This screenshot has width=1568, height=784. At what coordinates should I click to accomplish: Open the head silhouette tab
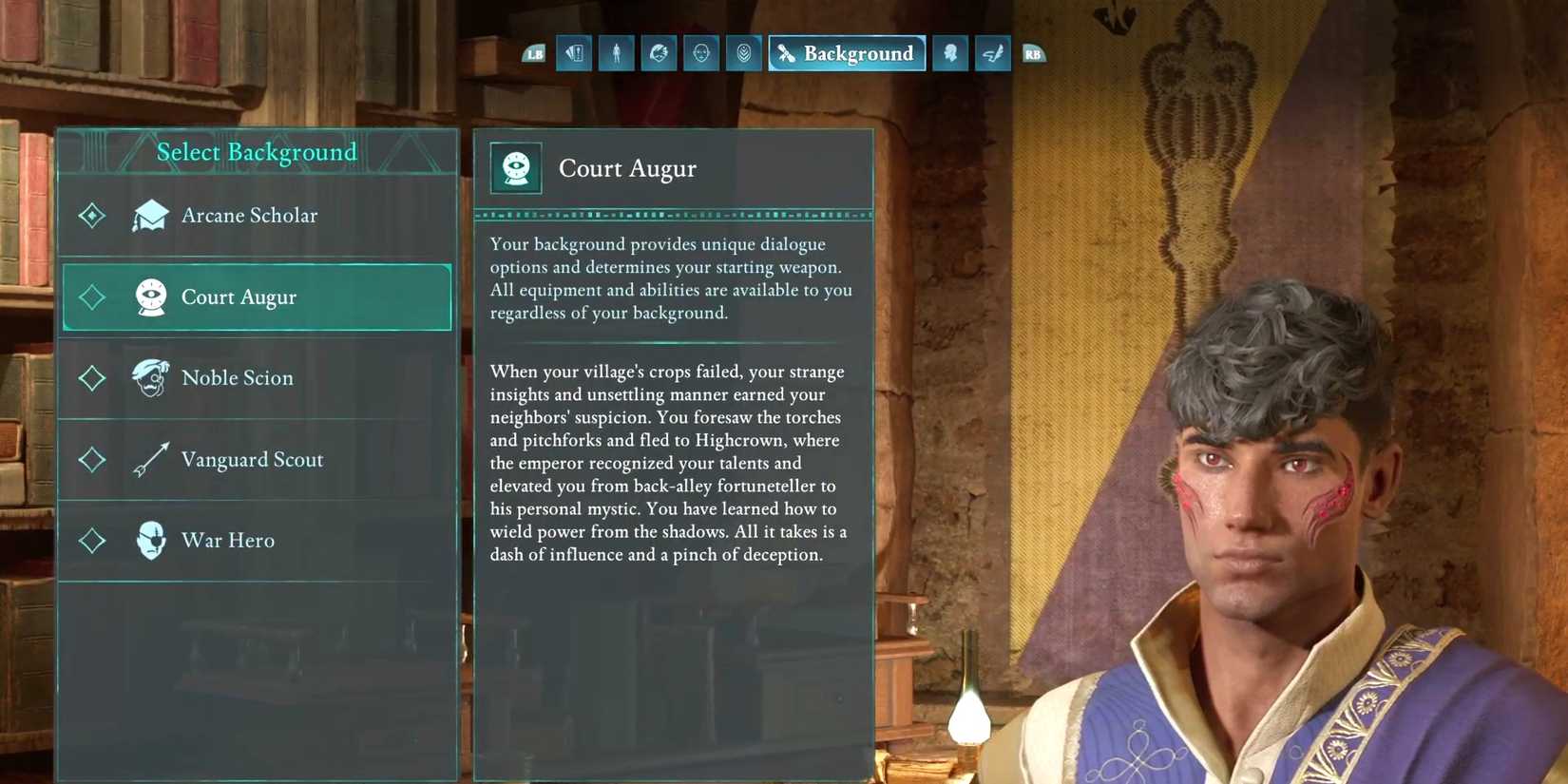tap(950, 54)
